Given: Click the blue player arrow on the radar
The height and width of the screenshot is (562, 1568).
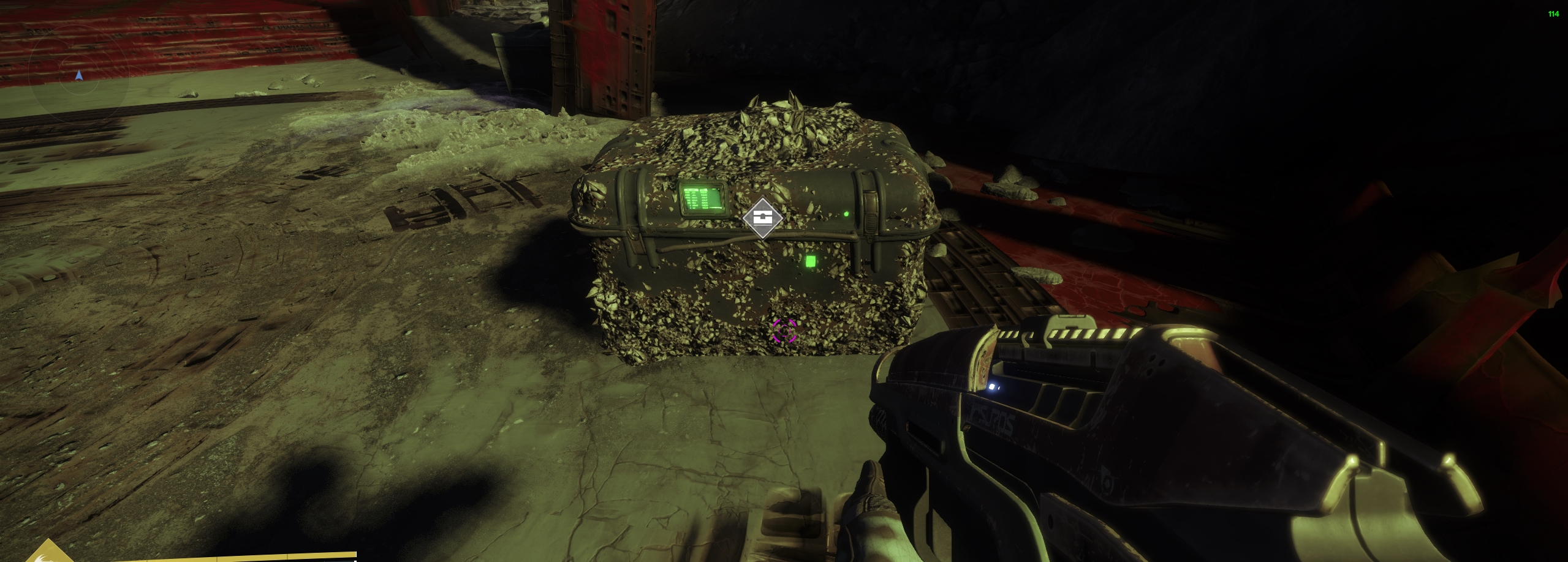Looking at the screenshot, I should 78,75.
